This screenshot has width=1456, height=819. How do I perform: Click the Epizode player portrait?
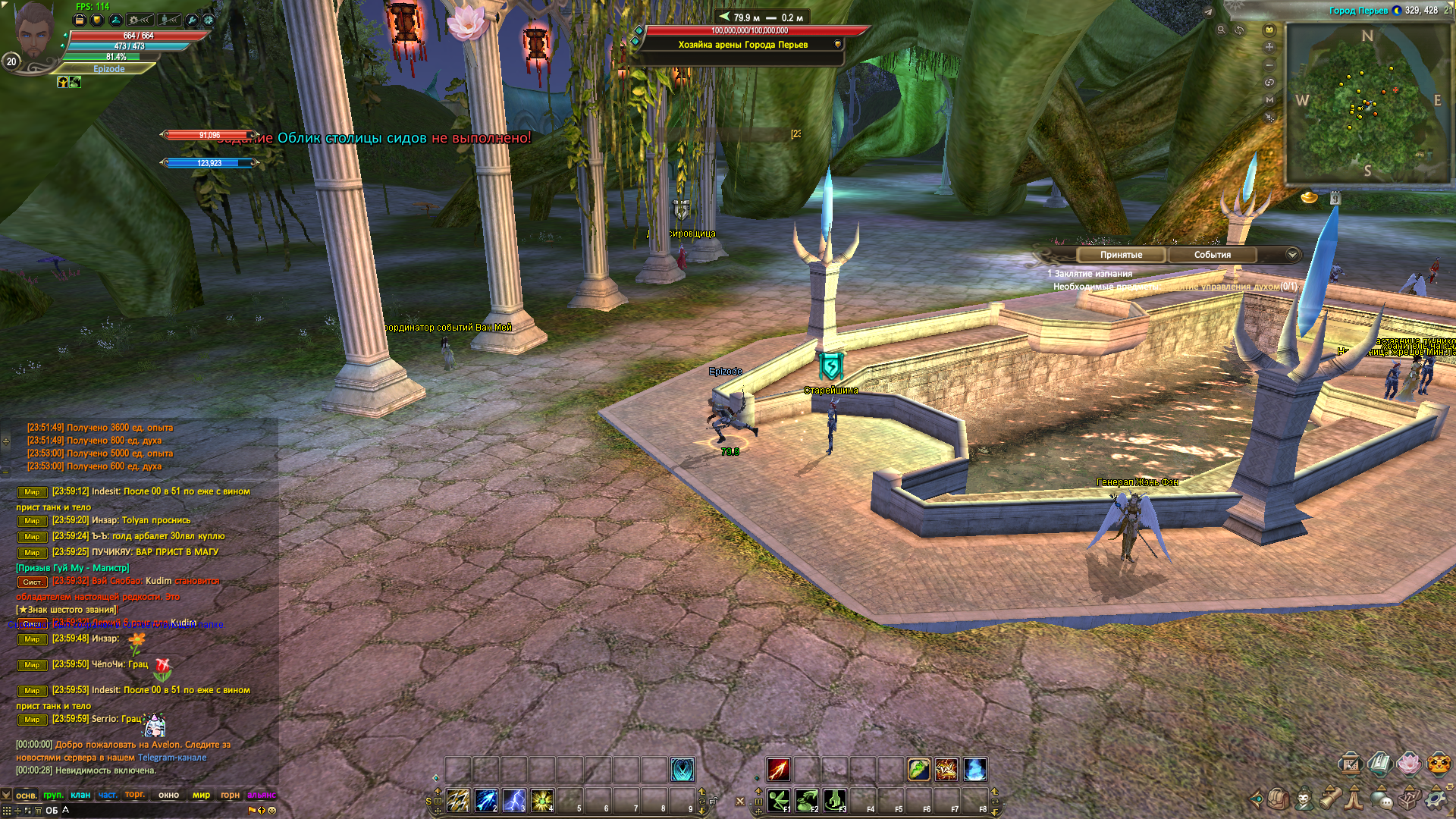36,32
